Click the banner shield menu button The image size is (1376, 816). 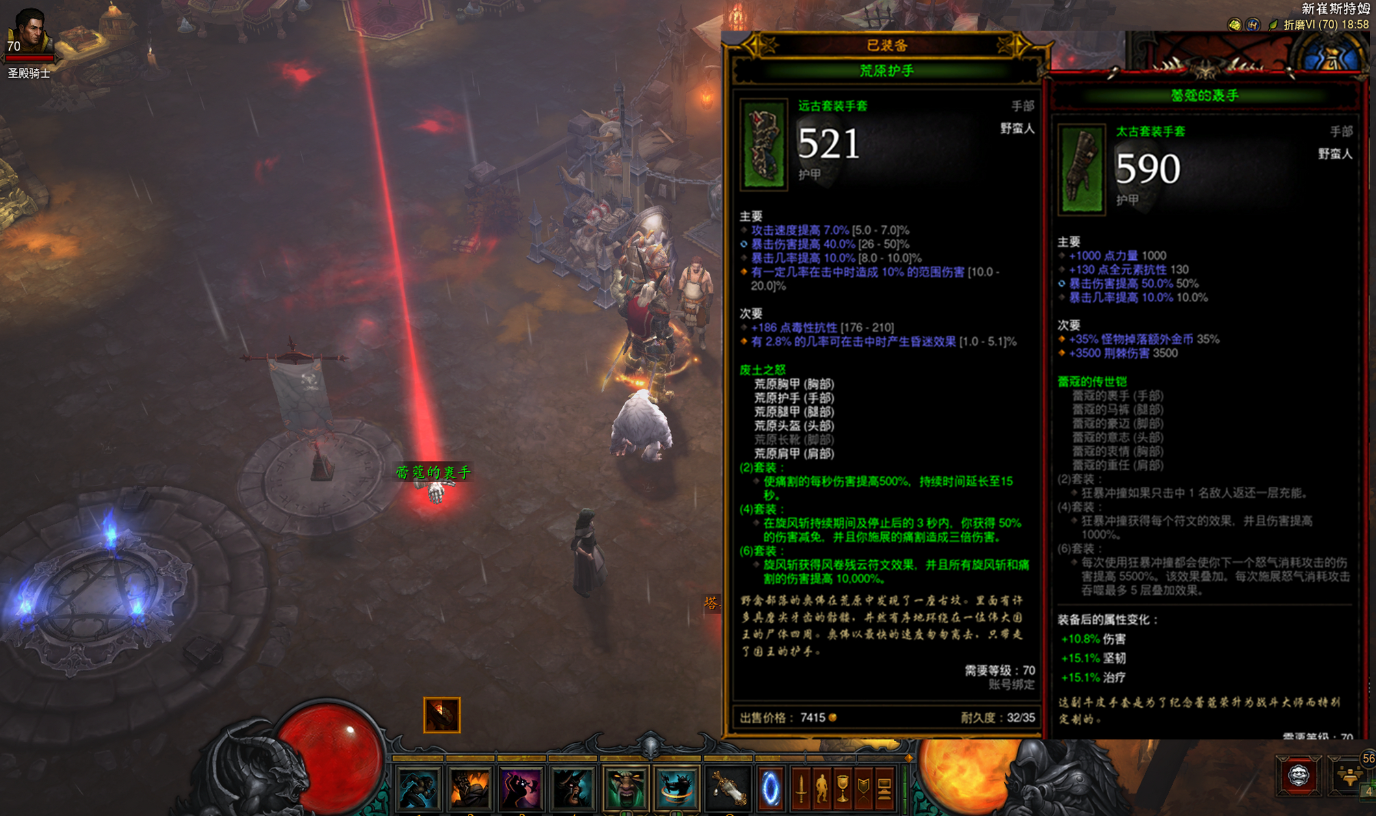[864, 789]
